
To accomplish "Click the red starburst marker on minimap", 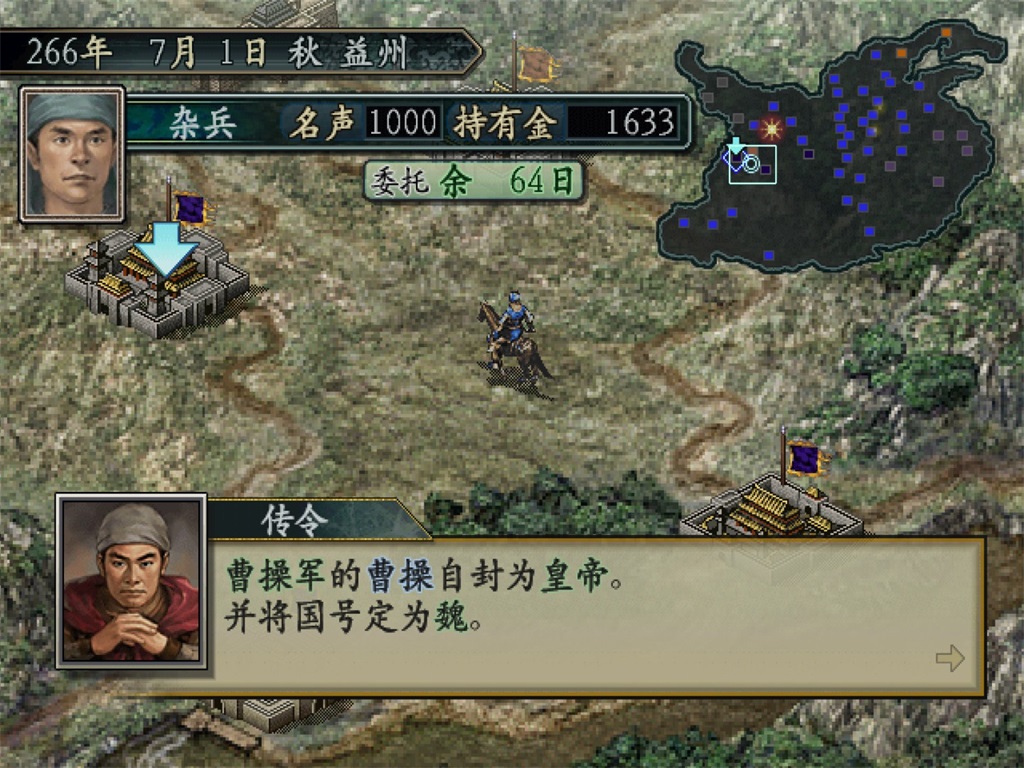I will pos(771,128).
